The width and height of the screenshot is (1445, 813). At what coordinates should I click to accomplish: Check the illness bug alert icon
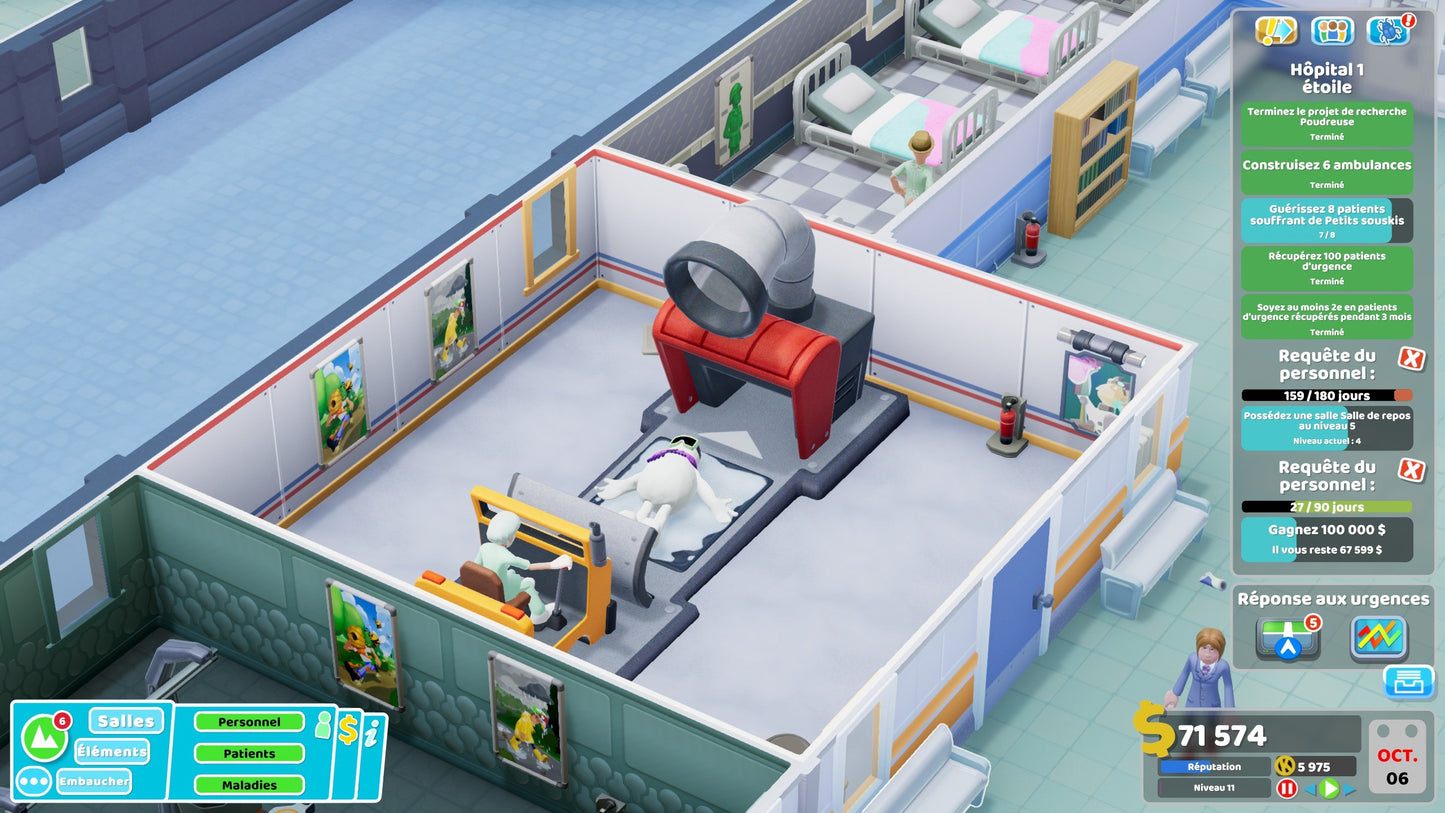[x=1390, y=31]
